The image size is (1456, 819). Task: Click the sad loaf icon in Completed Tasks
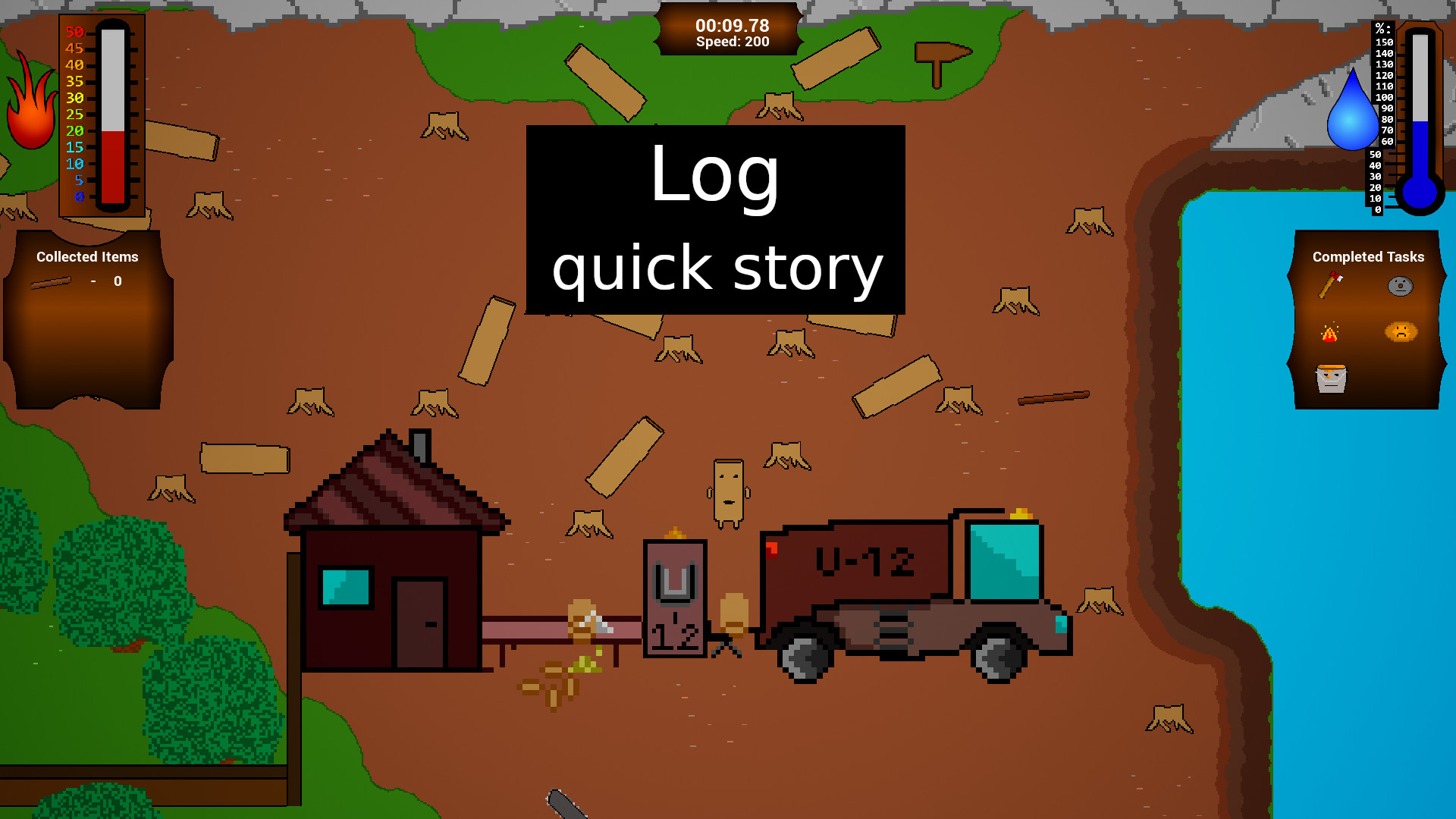coord(1401,331)
